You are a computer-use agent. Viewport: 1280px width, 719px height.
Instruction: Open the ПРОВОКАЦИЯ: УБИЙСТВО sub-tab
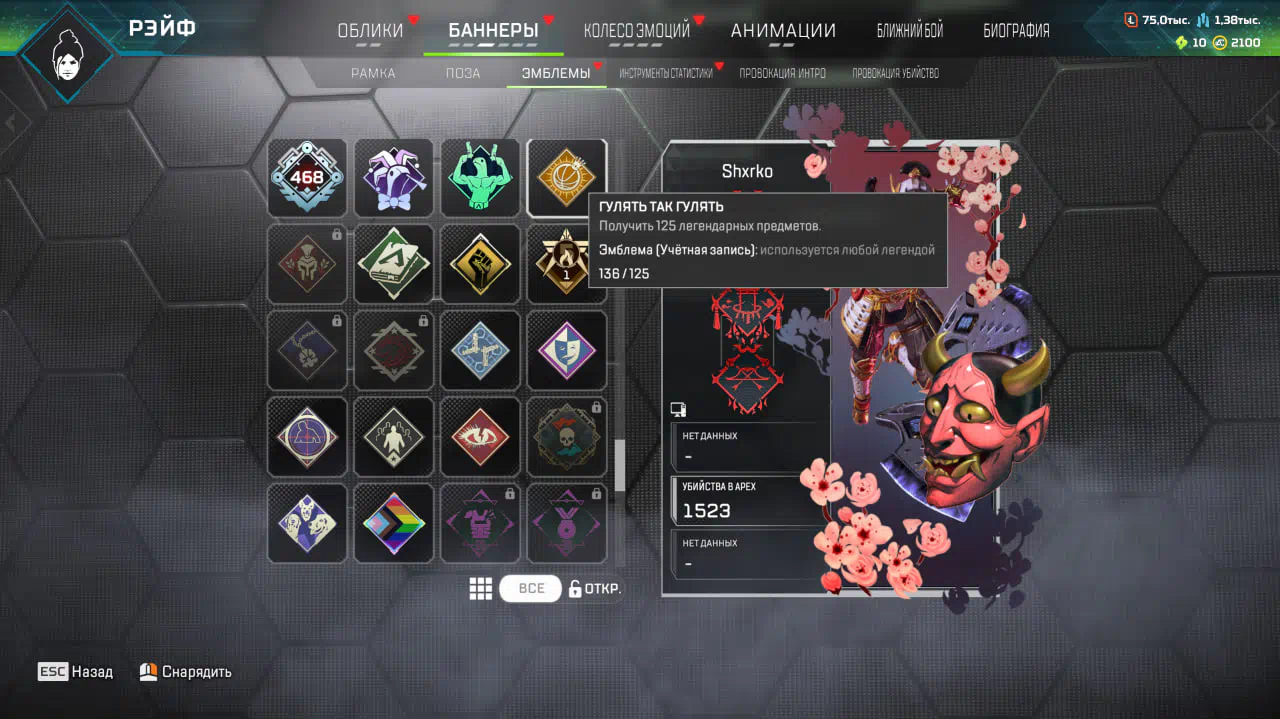(x=895, y=73)
